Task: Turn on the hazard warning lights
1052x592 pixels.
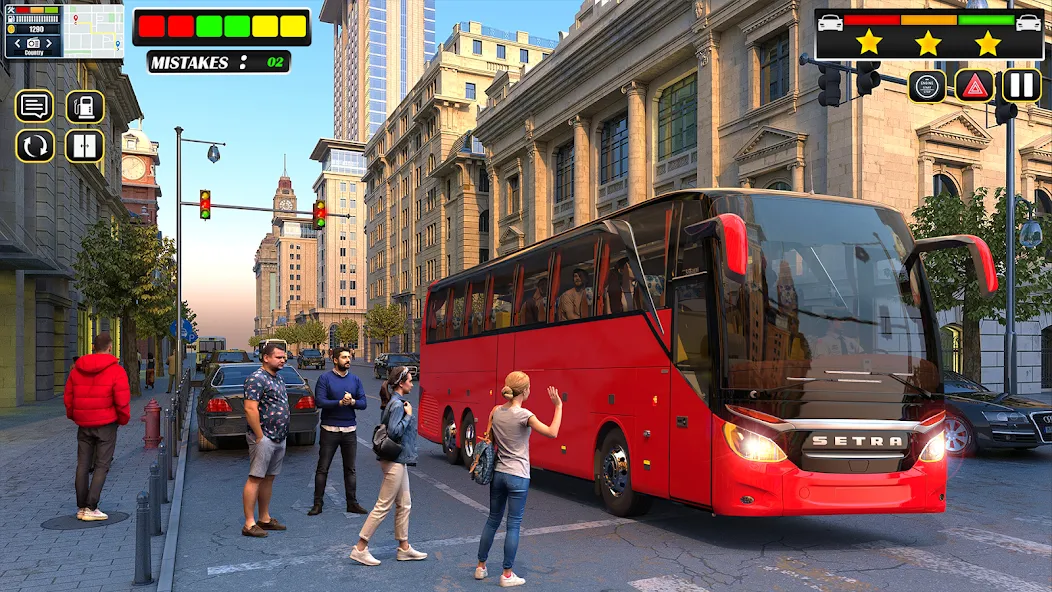Action: 974,86
